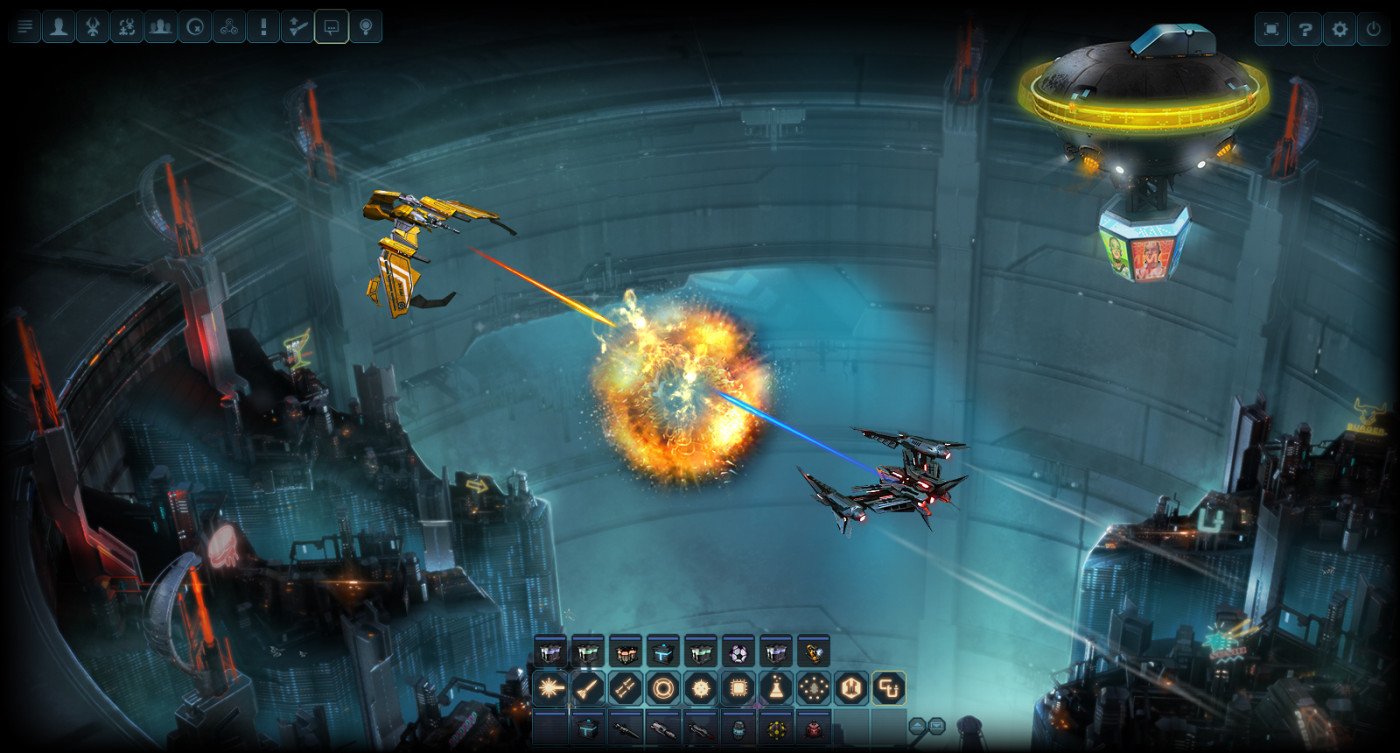
Task: Select the first crate thumbnail in the hotbar
Action: (x=550, y=652)
